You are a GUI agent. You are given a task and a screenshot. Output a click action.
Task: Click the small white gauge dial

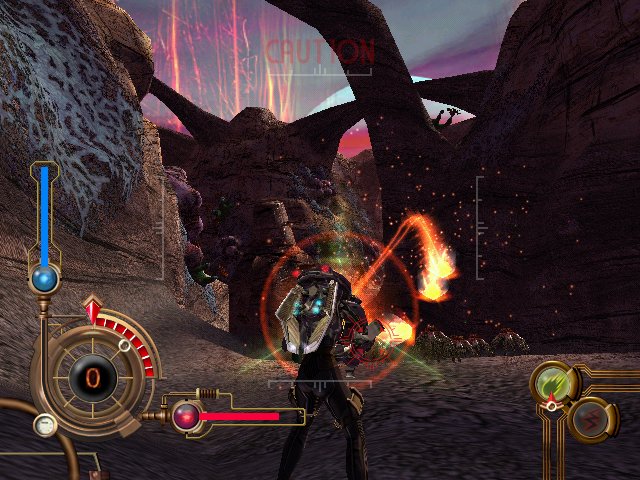click(x=44, y=424)
